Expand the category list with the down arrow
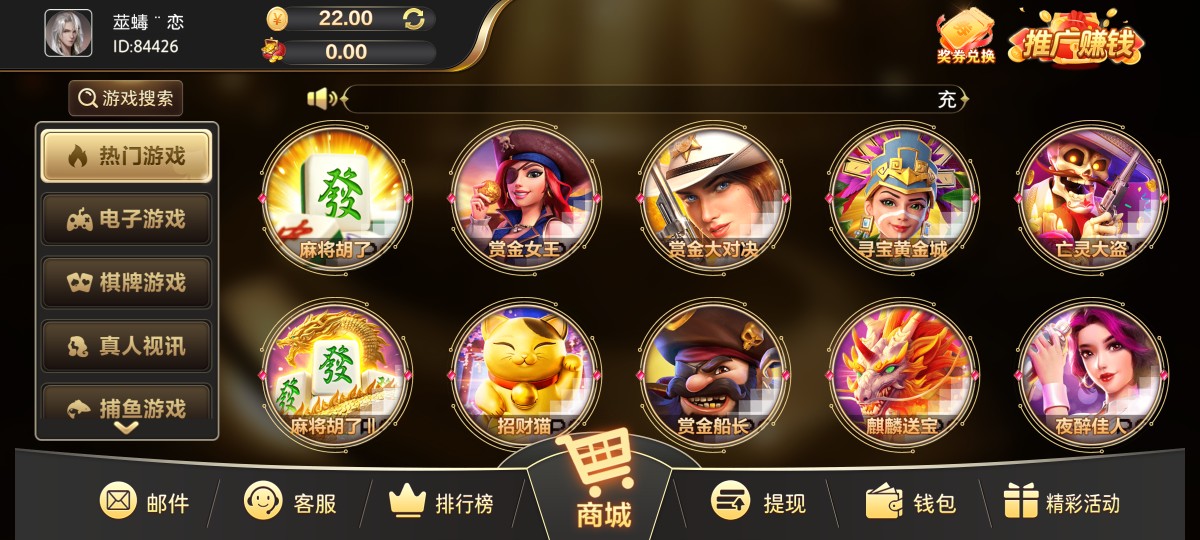1200x540 pixels. coord(126,427)
